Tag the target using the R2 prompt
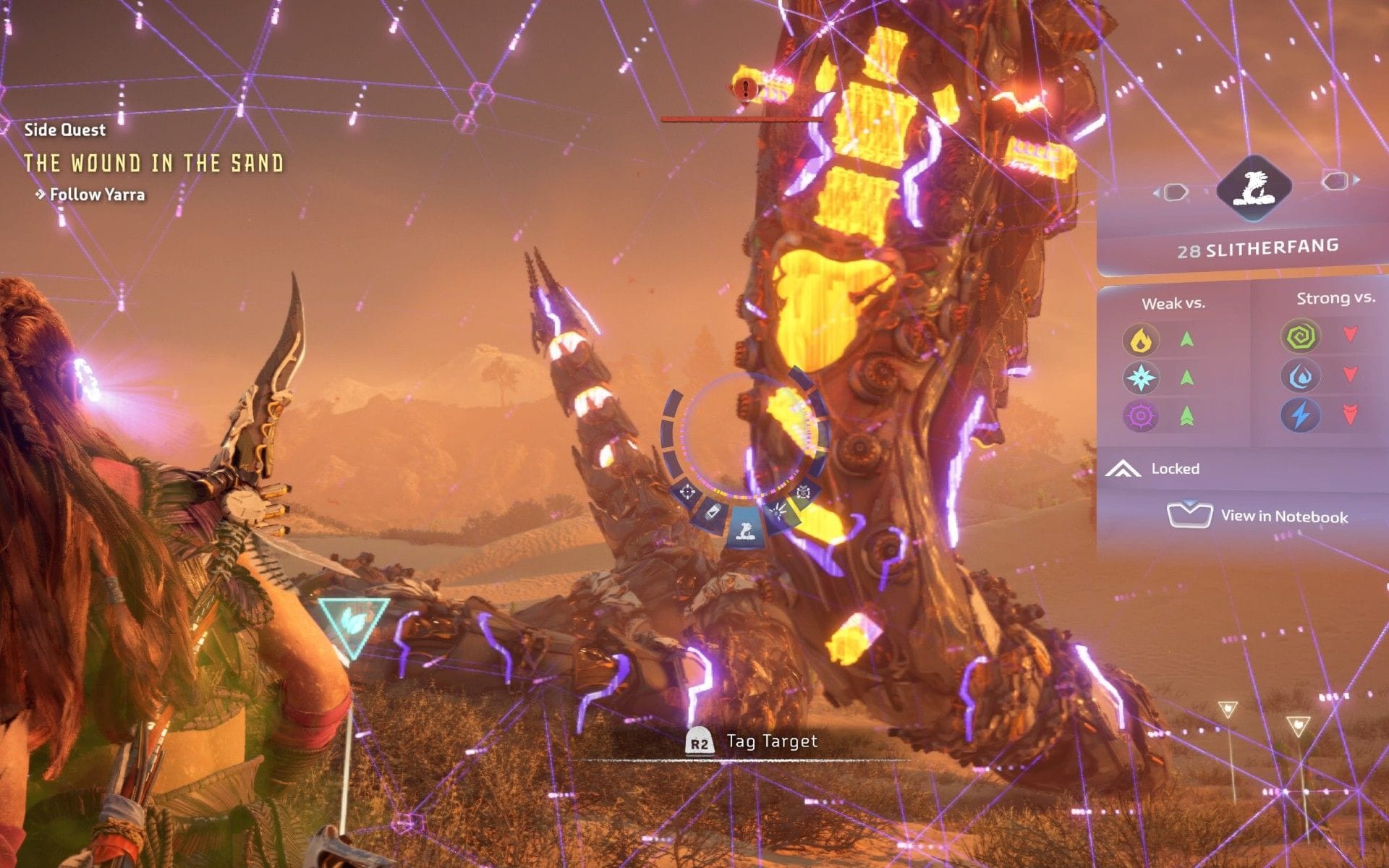1389x868 pixels. (x=698, y=741)
